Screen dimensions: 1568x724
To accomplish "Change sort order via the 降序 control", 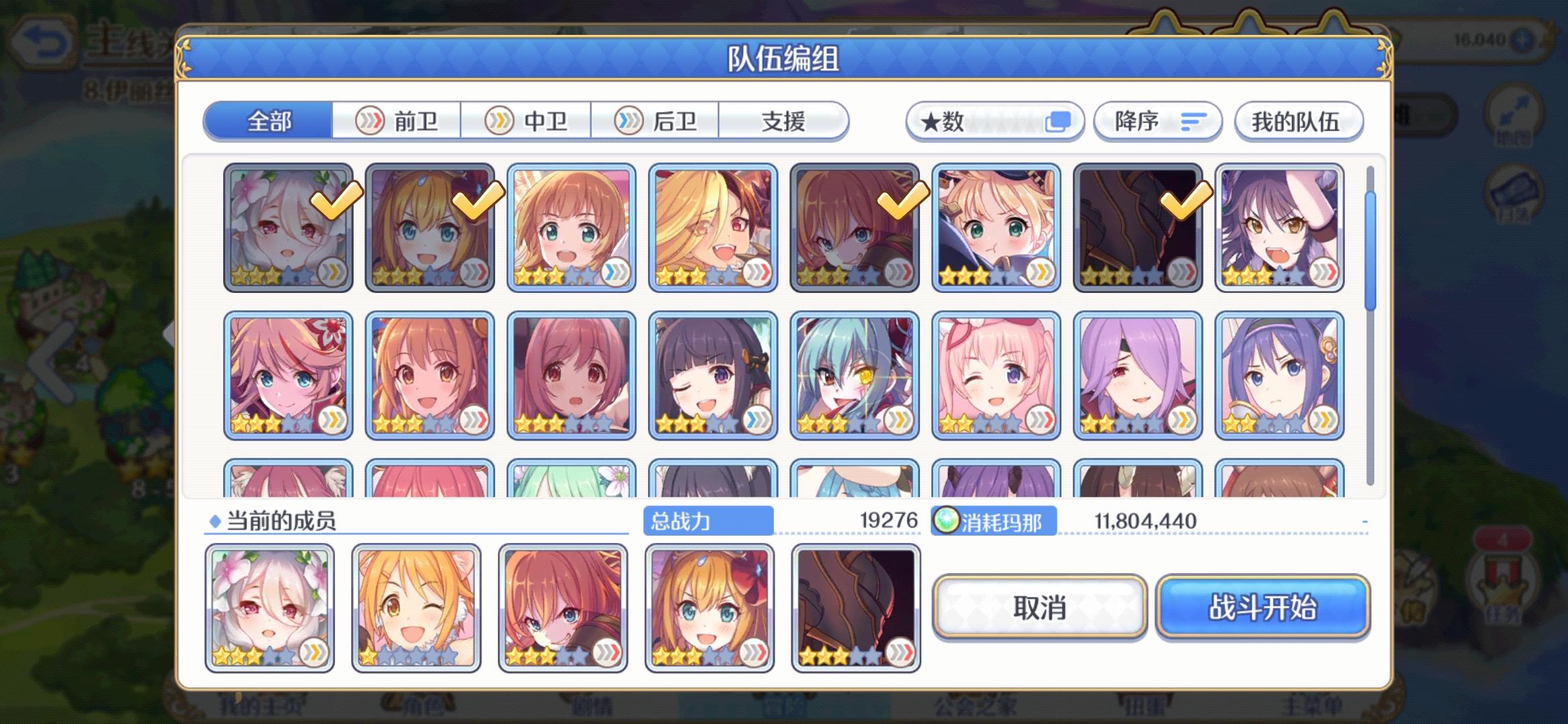I will click(1156, 121).
